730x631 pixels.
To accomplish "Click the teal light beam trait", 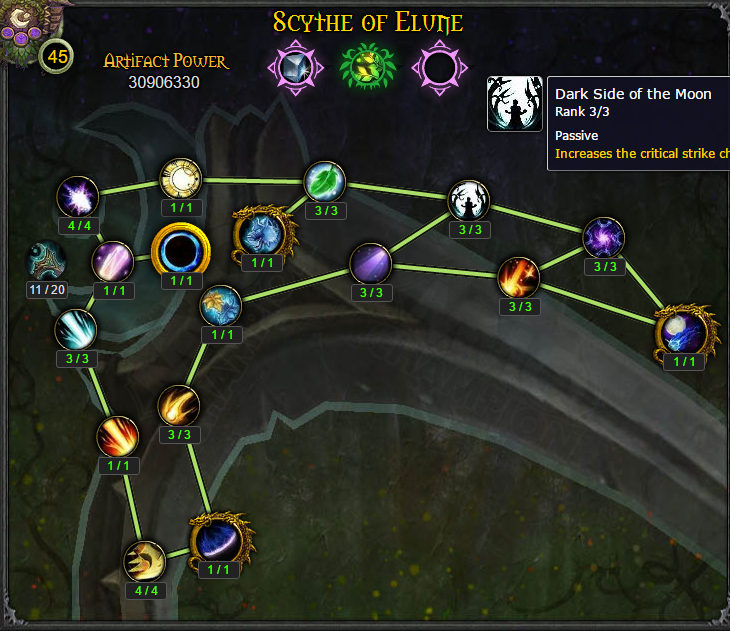I will (x=76, y=330).
